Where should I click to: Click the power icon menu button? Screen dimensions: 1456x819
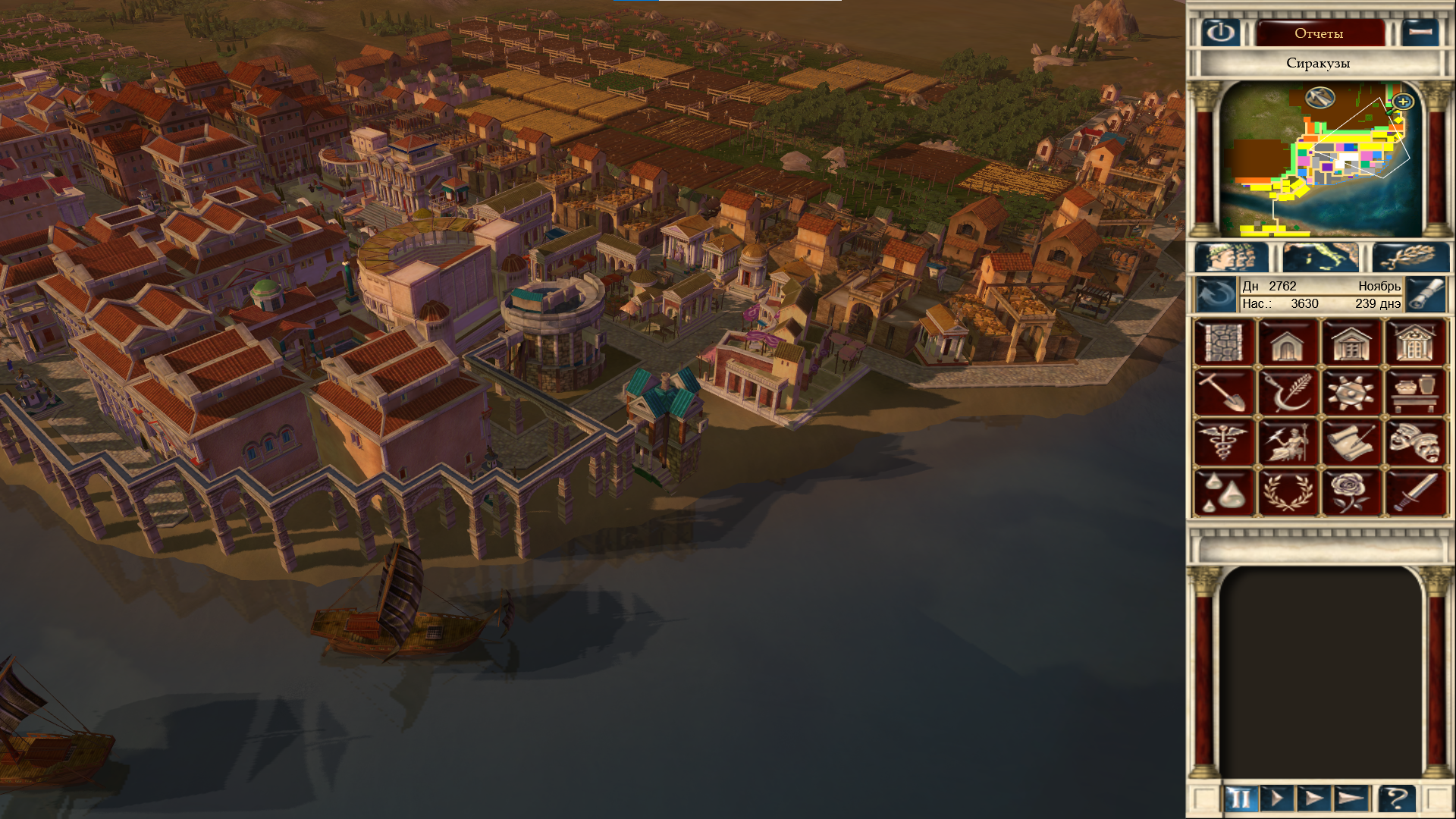pyautogui.click(x=1220, y=33)
